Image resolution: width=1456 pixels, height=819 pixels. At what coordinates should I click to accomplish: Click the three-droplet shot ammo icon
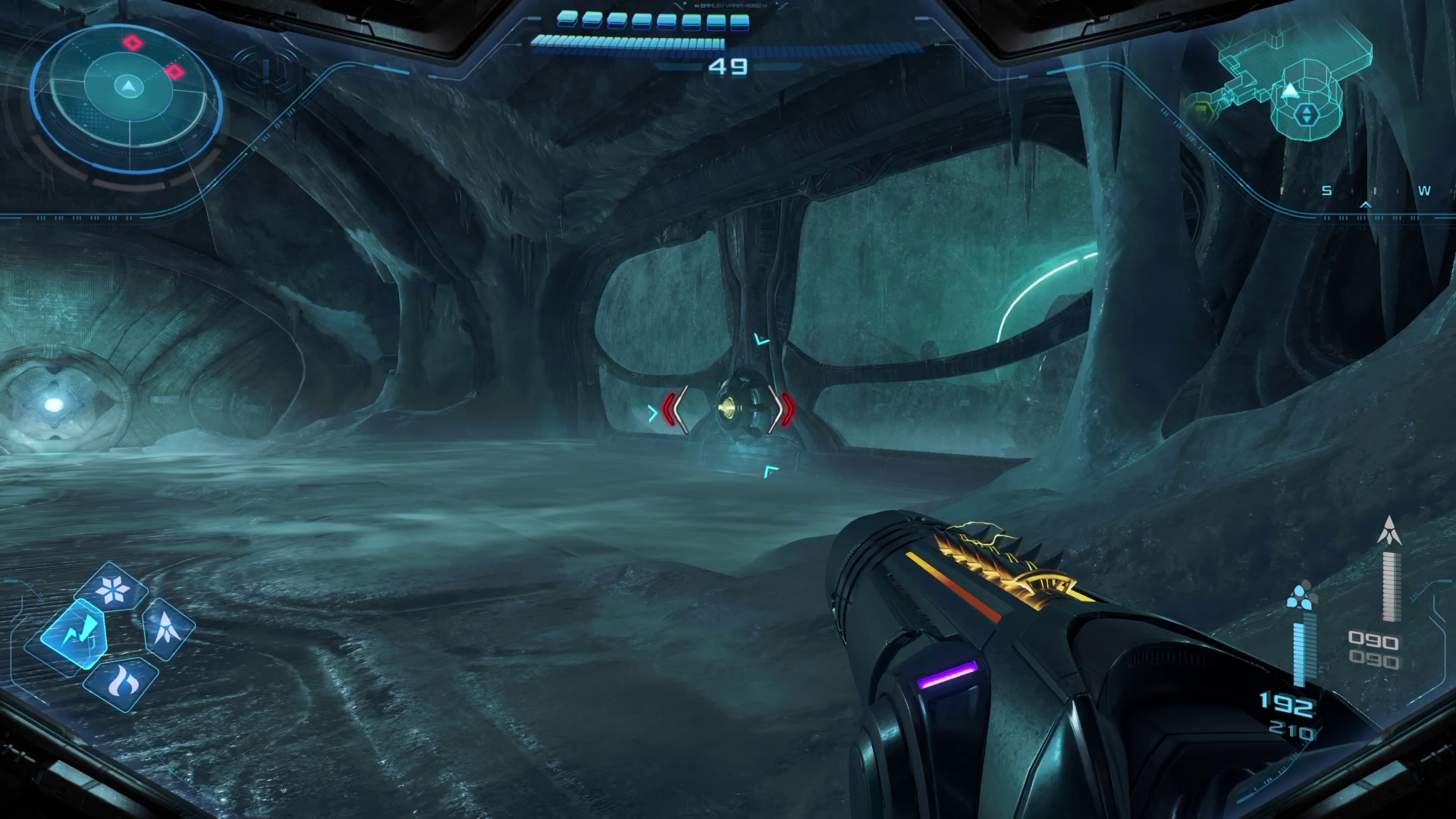1301,596
